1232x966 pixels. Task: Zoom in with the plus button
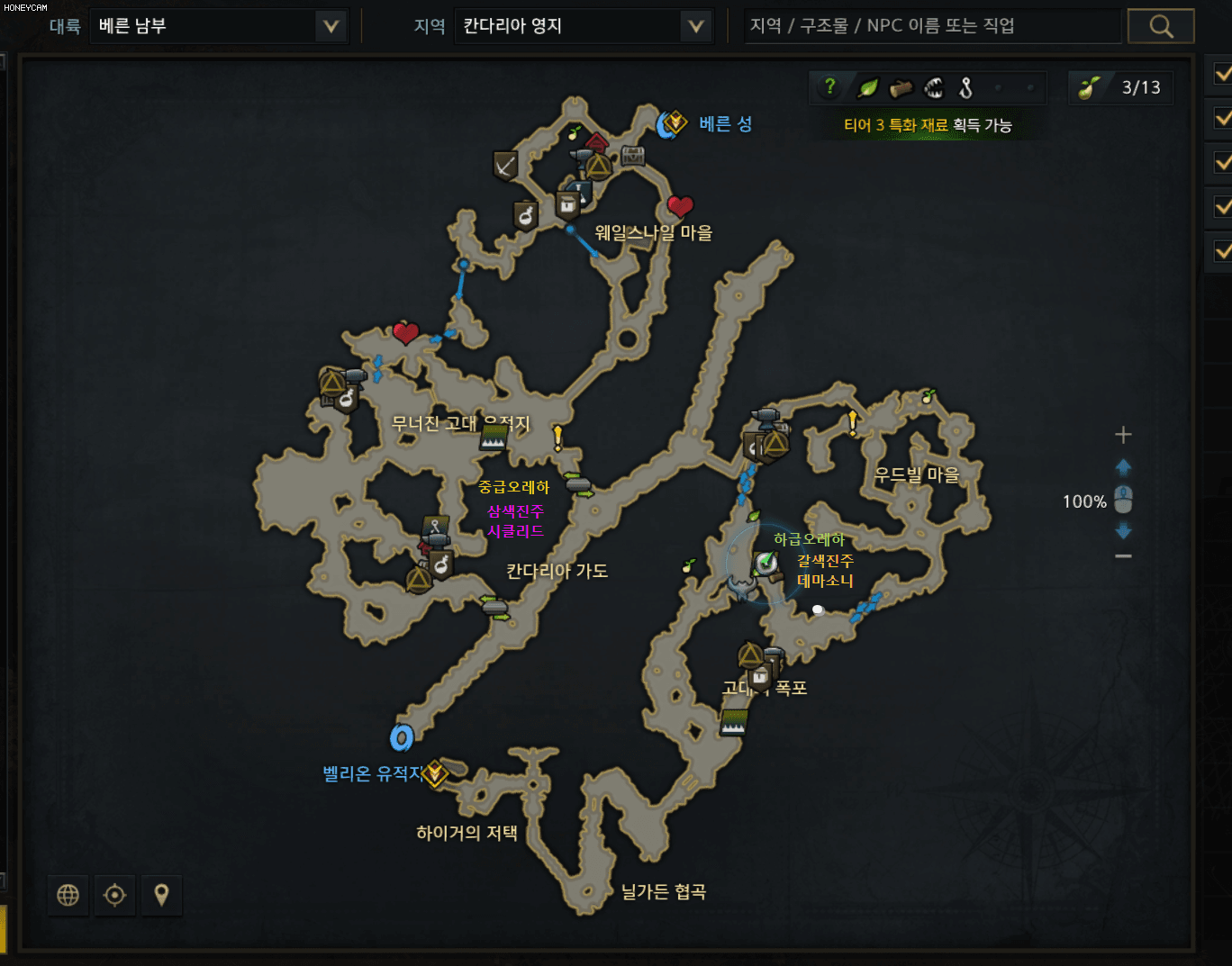[1123, 435]
